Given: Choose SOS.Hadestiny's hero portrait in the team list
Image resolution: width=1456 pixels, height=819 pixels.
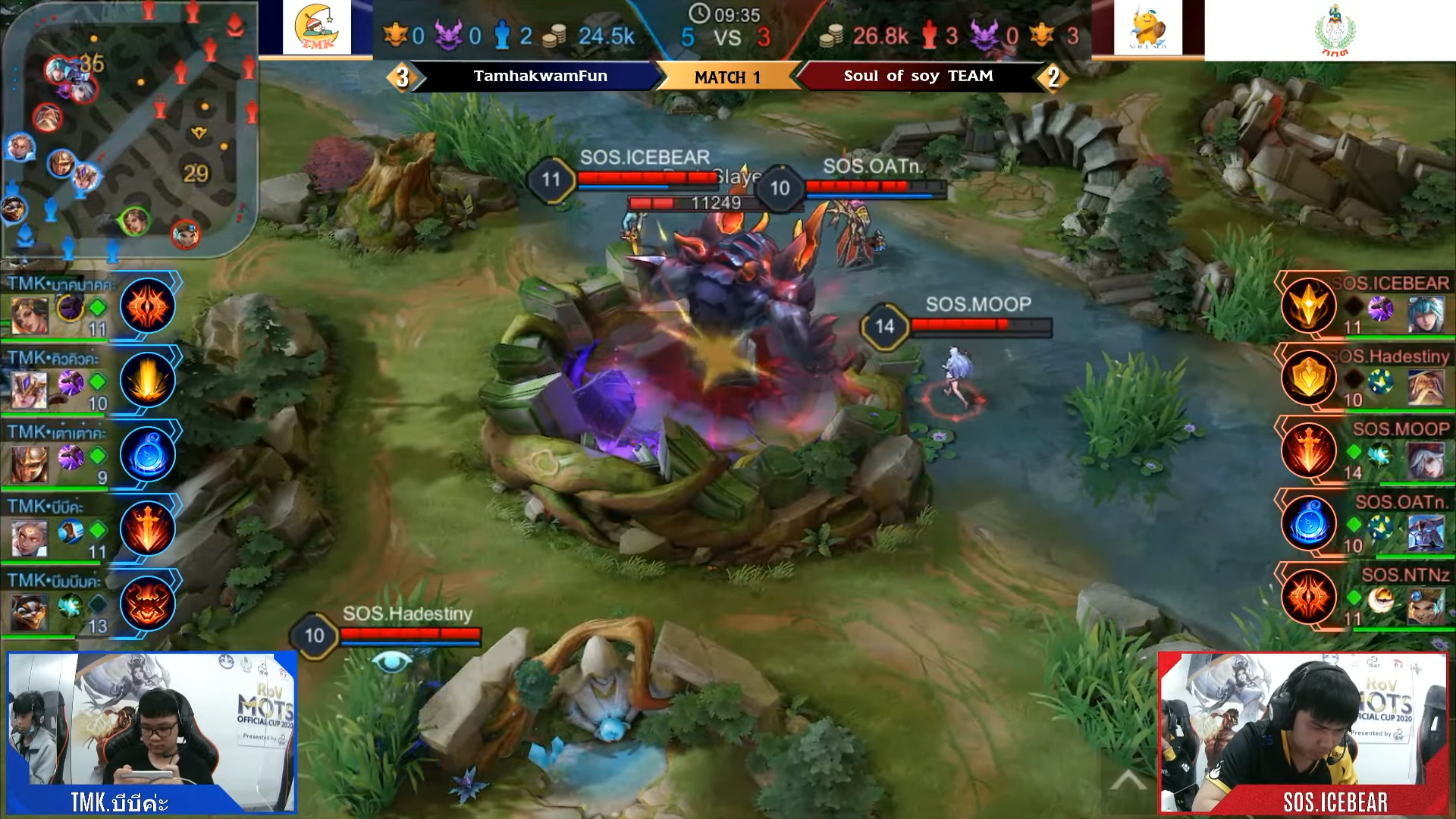Looking at the screenshot, I should click(1426, 386).
